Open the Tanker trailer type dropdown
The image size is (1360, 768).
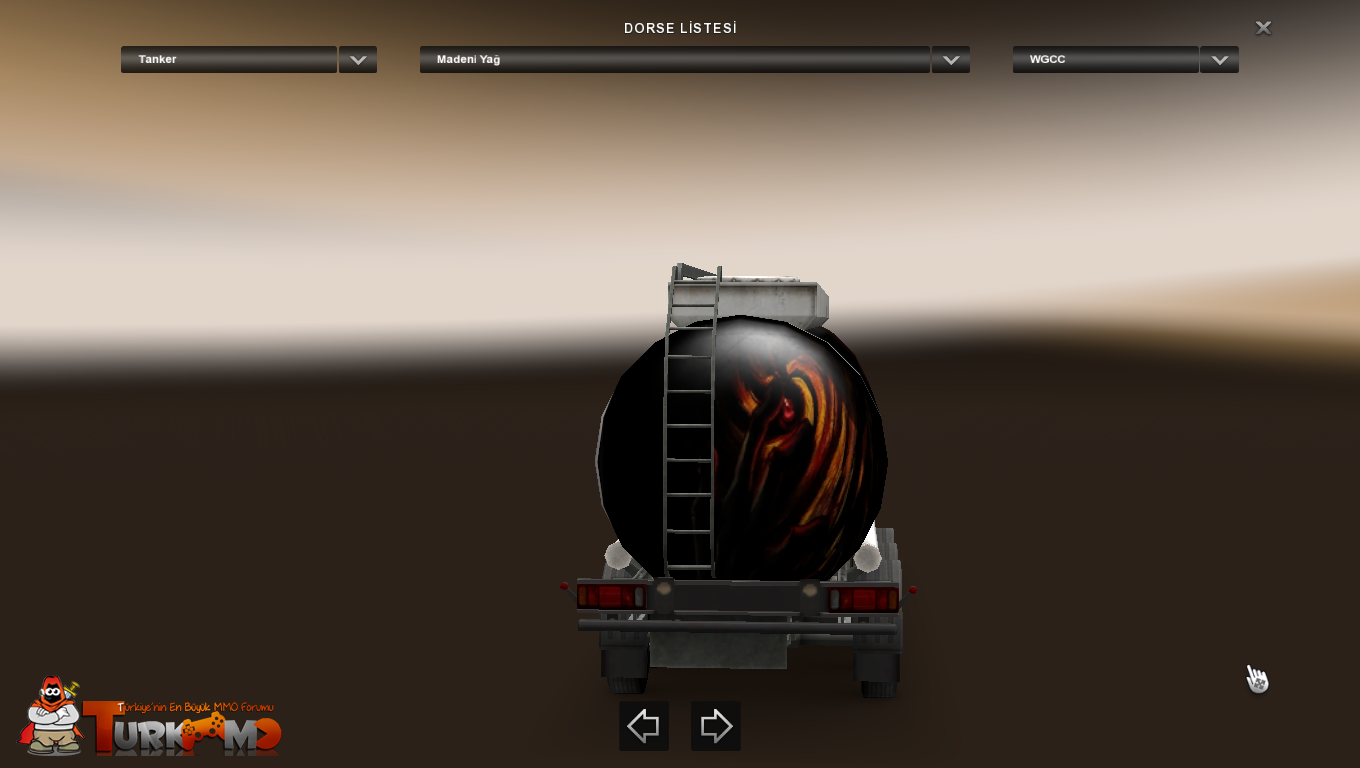point(357,60)
